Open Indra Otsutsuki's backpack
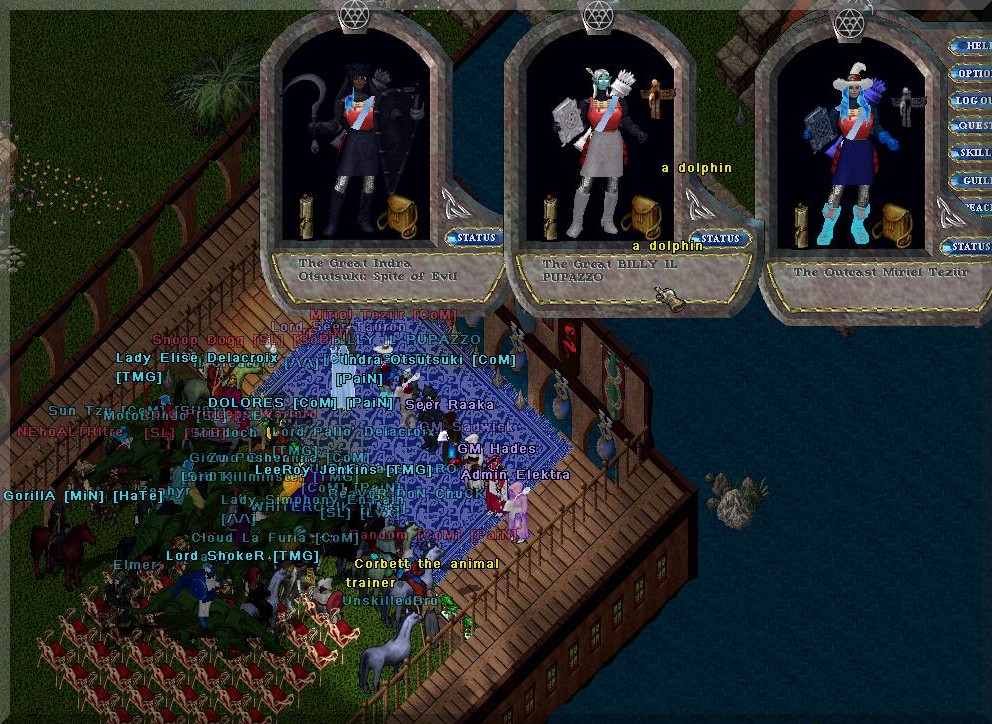The image size is (992, 724). click(403, 215)
